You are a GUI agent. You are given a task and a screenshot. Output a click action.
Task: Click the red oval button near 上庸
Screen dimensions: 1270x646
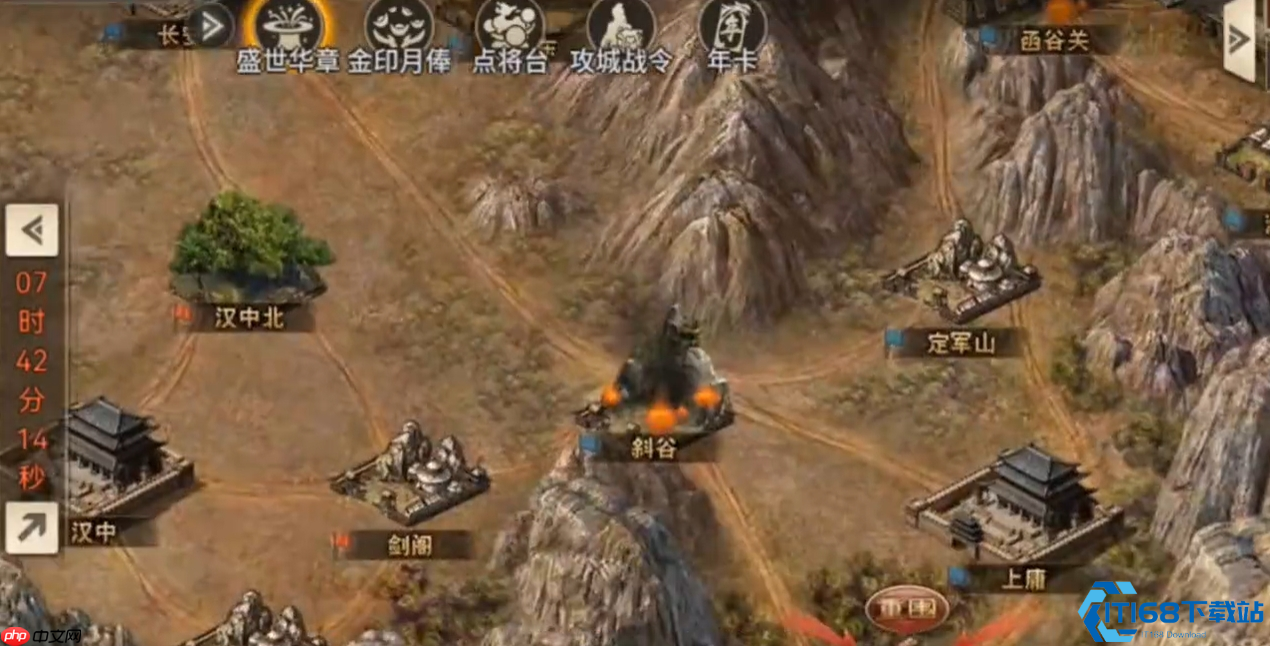click(907, 607)
